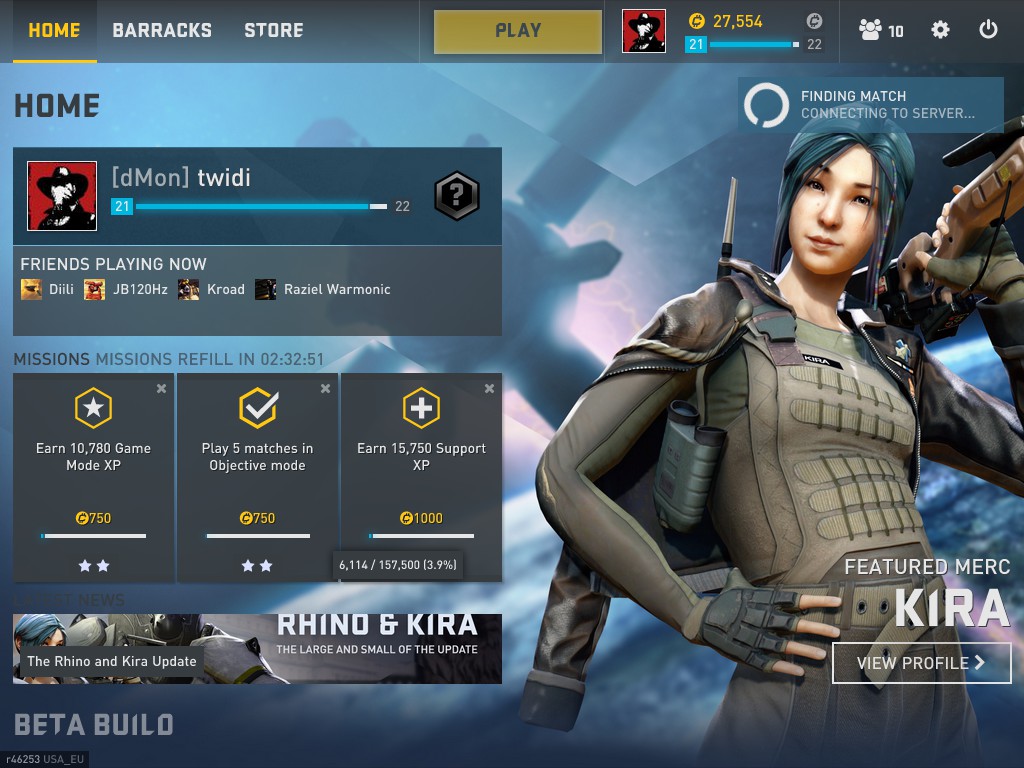Open the Rhino and Kira Update news
Screen dimensions: 1024x768
tap(257, 649)
